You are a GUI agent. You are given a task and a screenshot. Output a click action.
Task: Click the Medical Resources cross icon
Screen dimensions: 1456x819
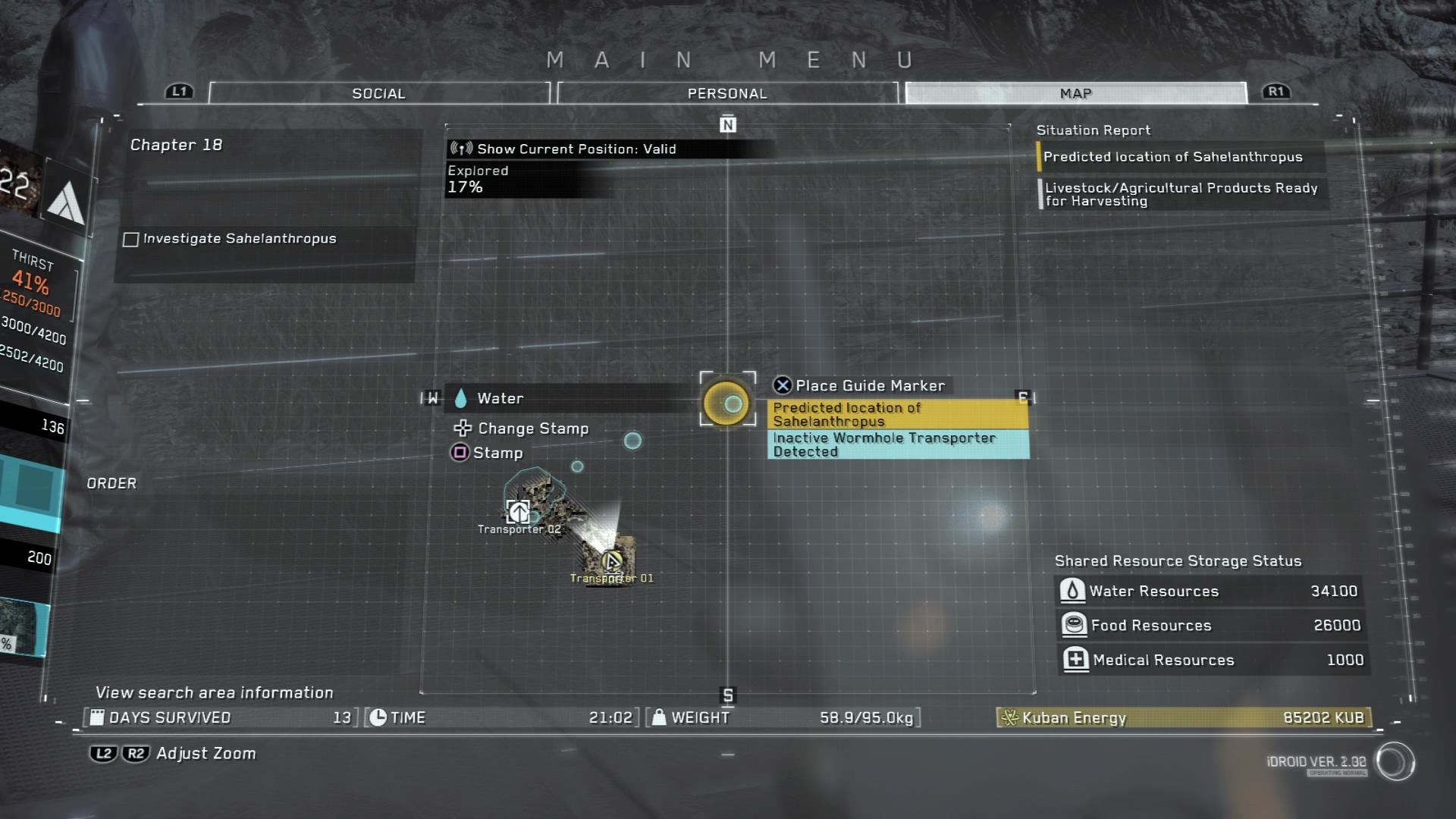1072,659
